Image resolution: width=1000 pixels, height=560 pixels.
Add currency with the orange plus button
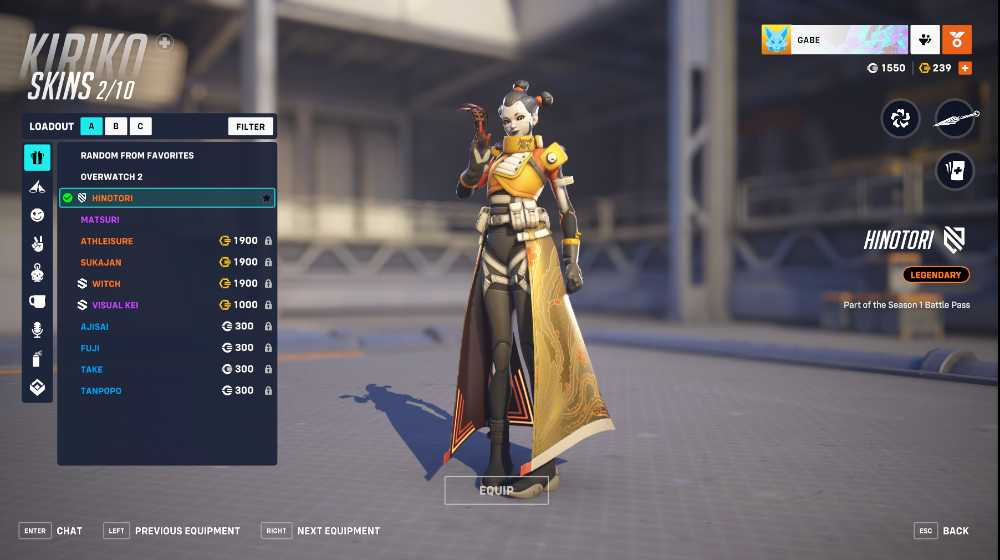(x=965, y=68)
